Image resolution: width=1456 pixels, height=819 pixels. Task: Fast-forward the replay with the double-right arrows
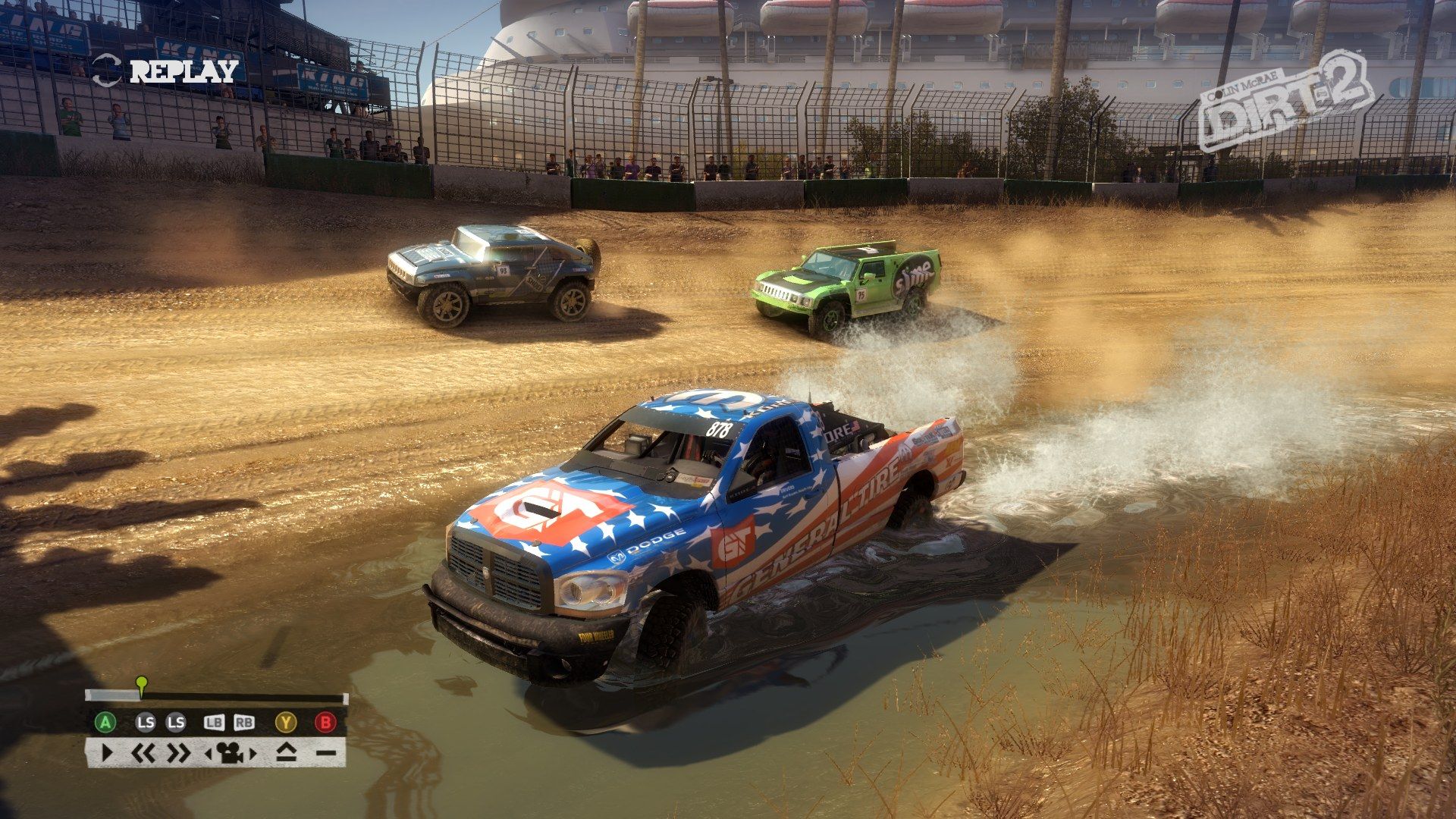[x=179, y=753]
